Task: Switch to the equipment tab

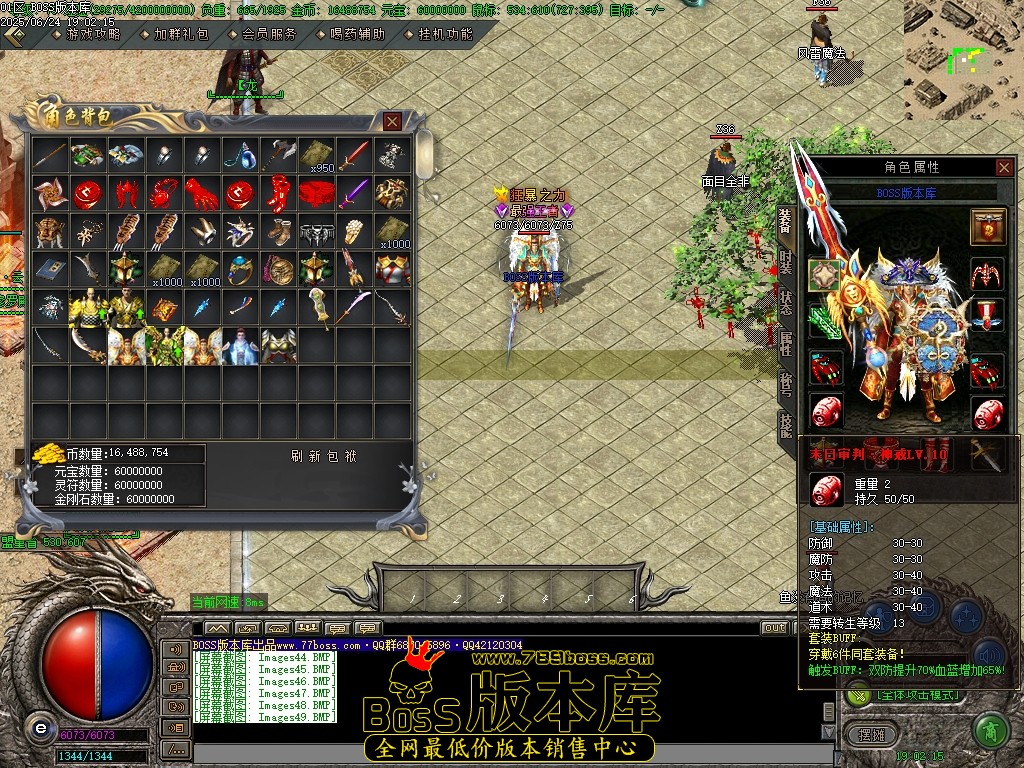Action: point(786,222)
